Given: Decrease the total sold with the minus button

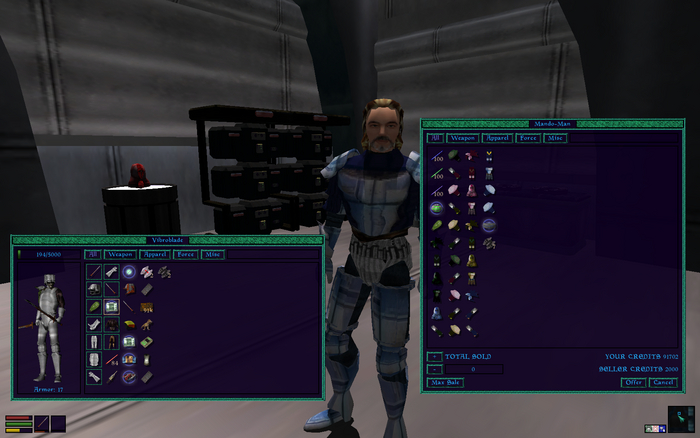Looking at the screenshot, I should 435,369.
